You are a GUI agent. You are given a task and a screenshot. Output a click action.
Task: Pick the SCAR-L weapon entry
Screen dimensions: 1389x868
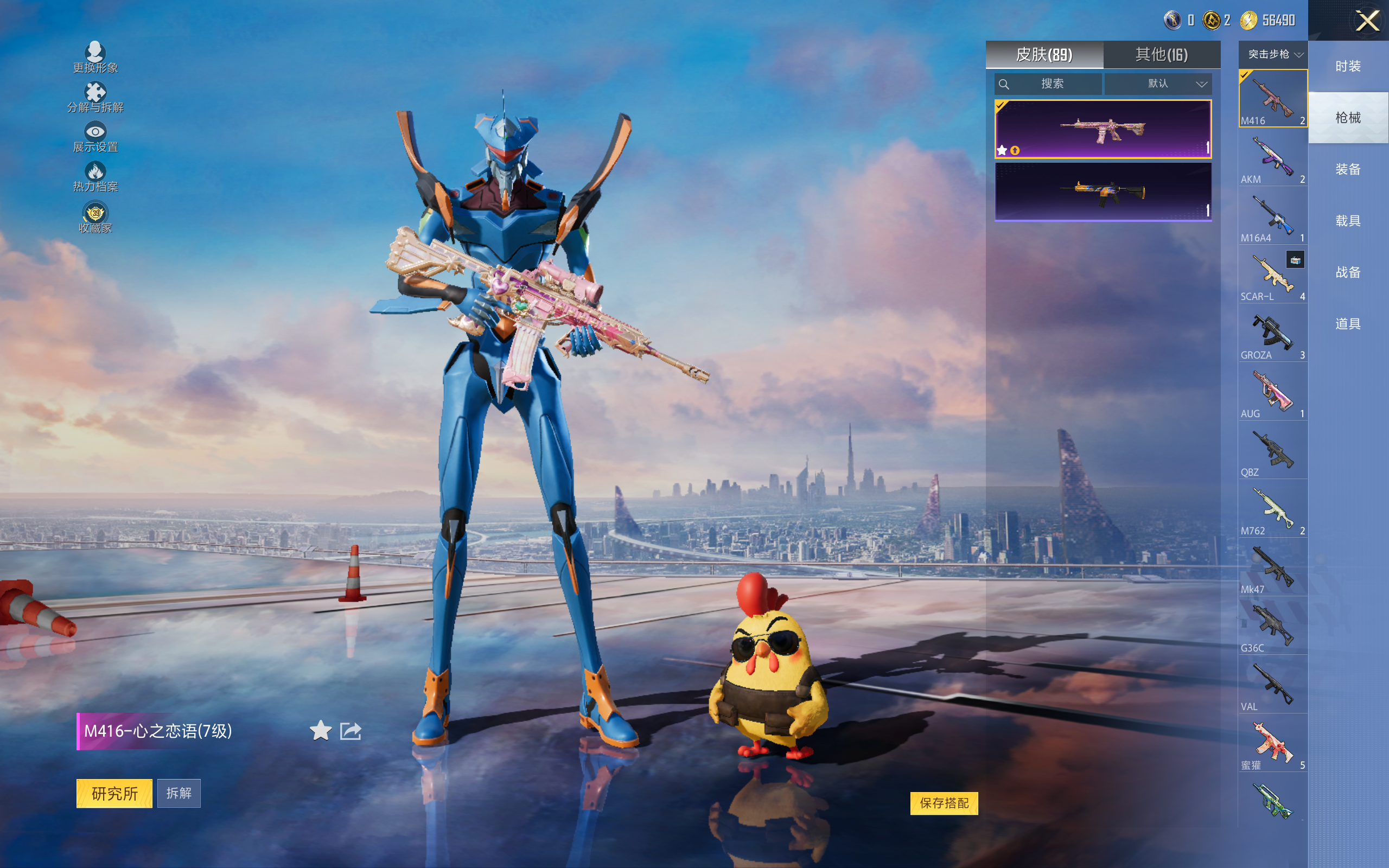[x=1272, y=276]
